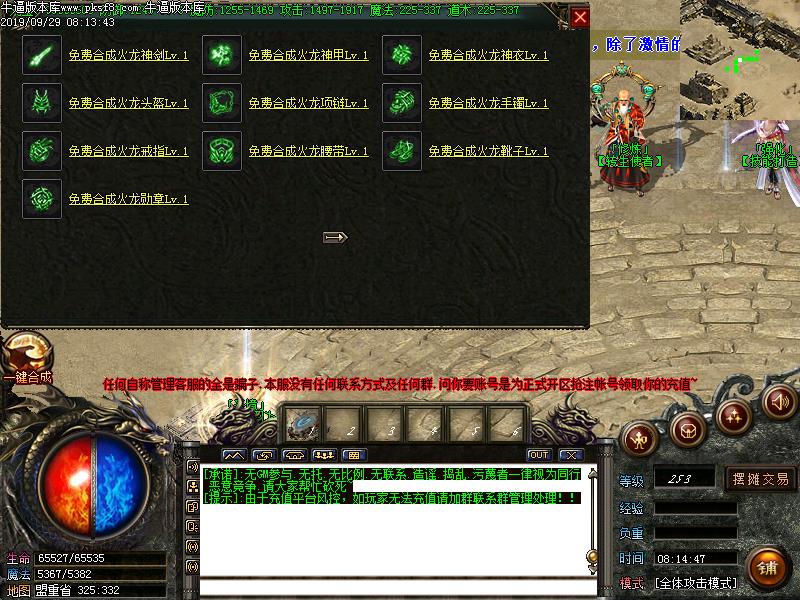The image size is (800, 600).
Task: Click the fire dragon sword icon
Action: click(x=42, y=55)
